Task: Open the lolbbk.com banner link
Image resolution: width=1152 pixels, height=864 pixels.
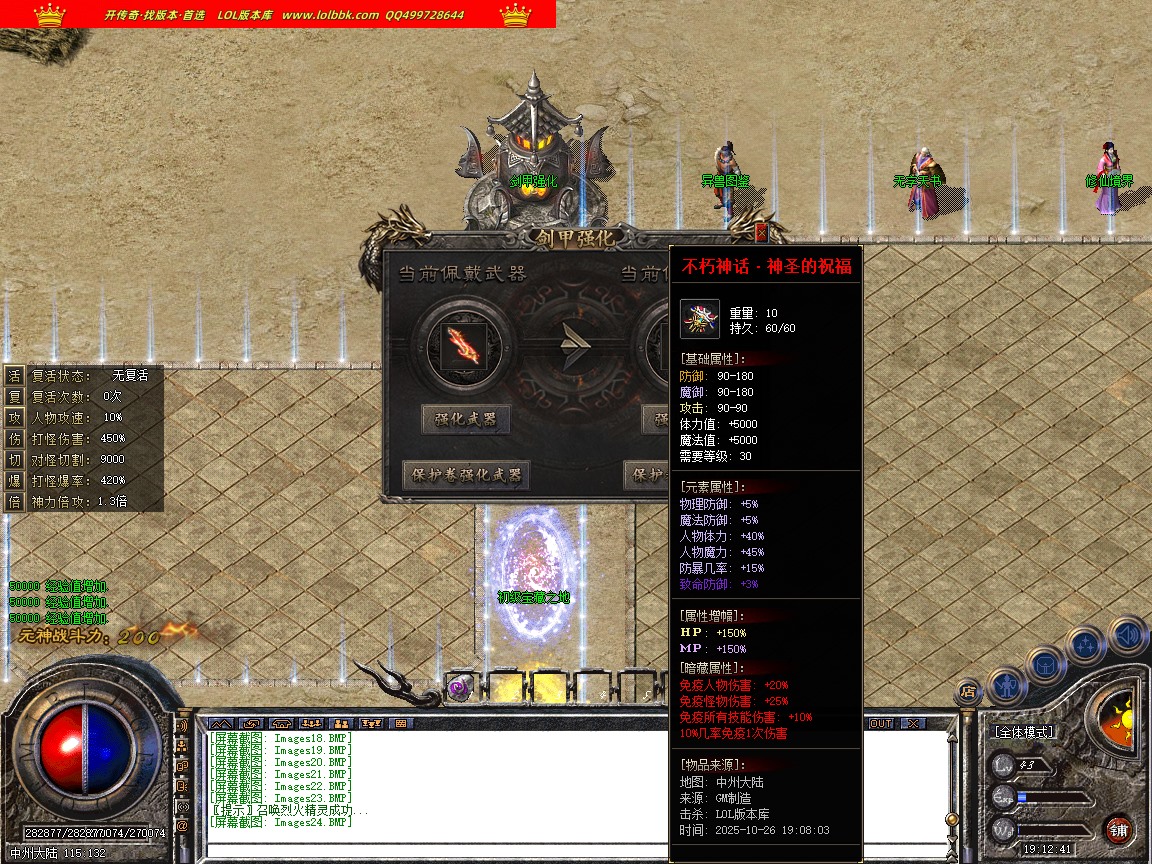Action: click(x=330, y=15)
